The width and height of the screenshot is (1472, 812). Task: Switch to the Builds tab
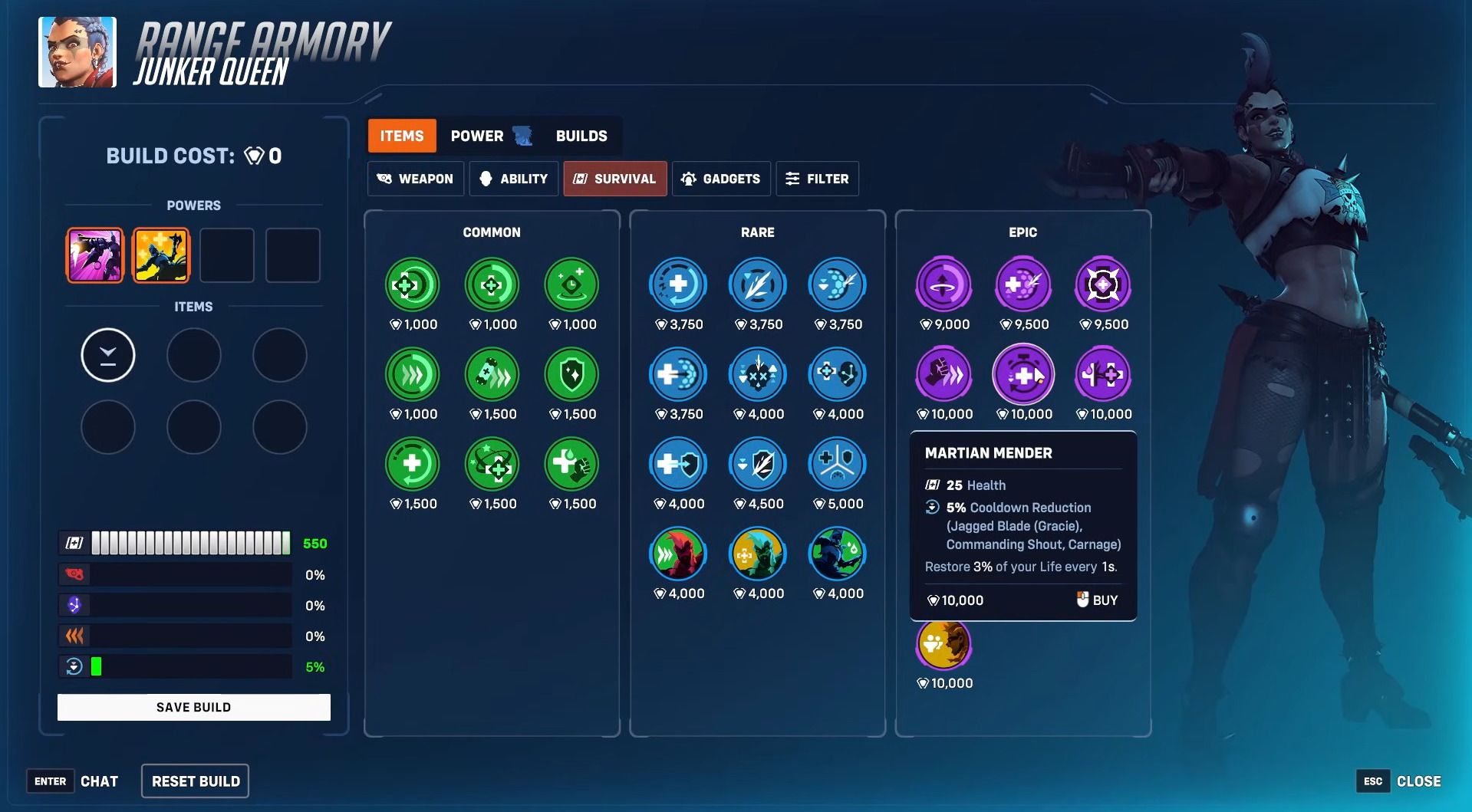click(x=581, y=136)
